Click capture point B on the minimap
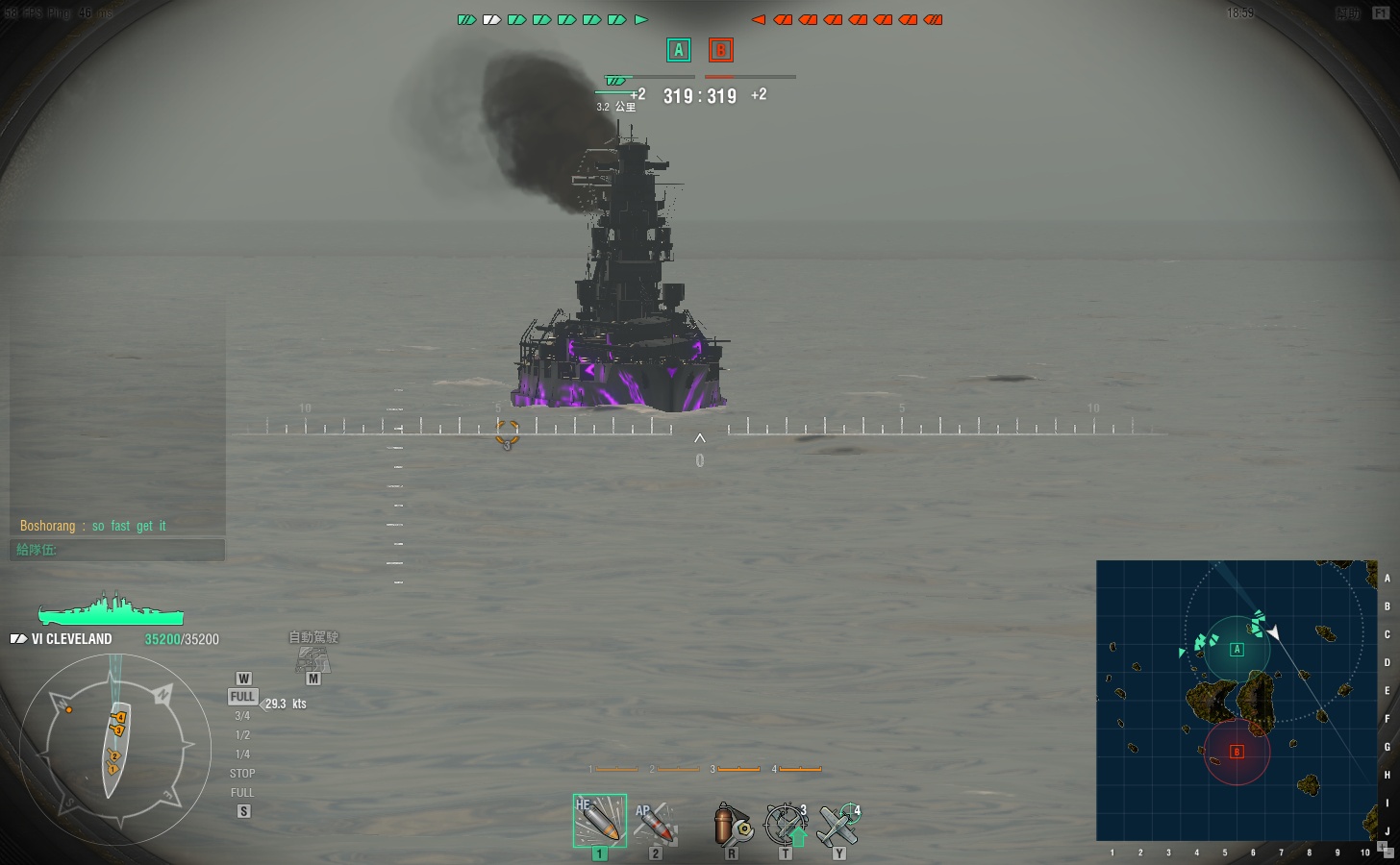Viewport: 1400px width, 865px height. [x=1237, y=752]
